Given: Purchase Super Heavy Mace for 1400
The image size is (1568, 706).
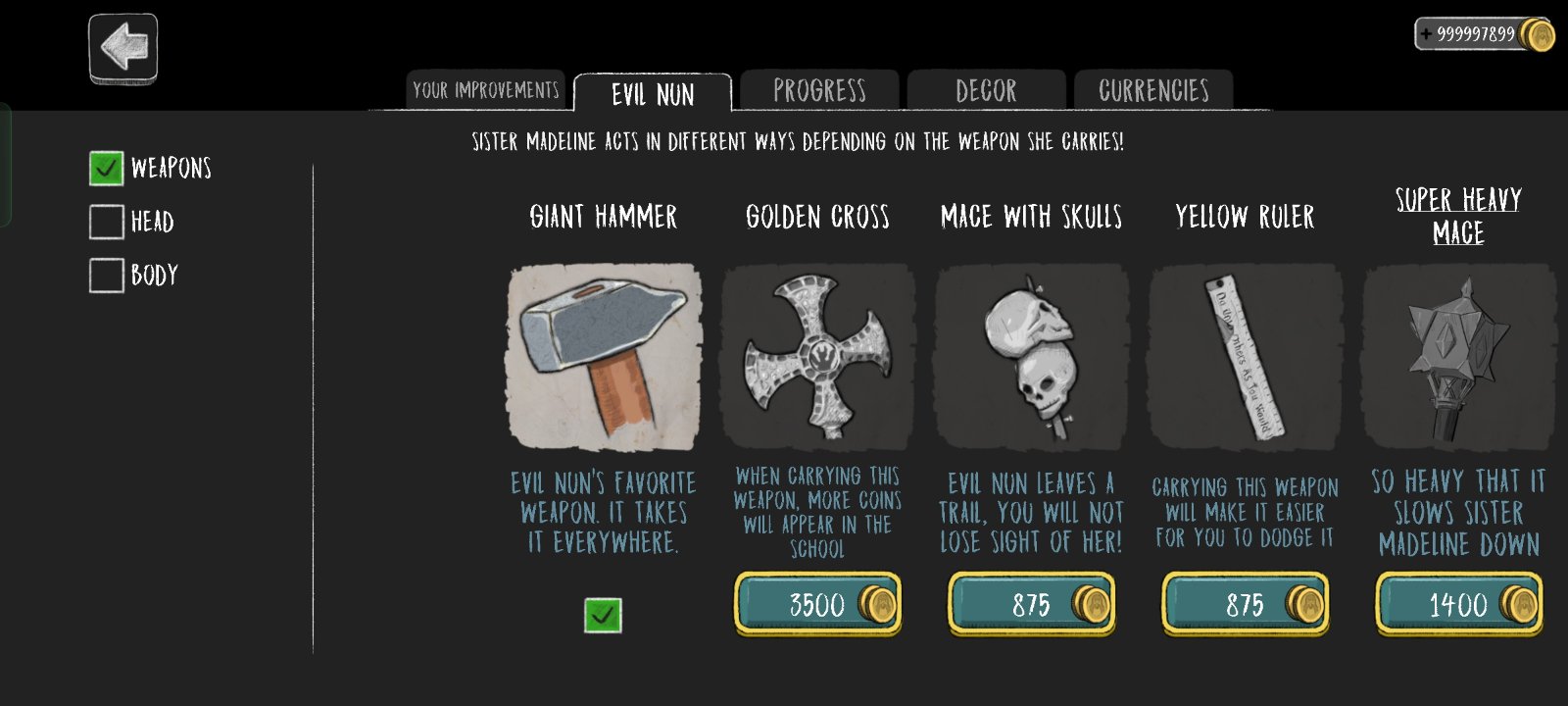Looking at the screenshot, I should click(x=1458, y=604).
